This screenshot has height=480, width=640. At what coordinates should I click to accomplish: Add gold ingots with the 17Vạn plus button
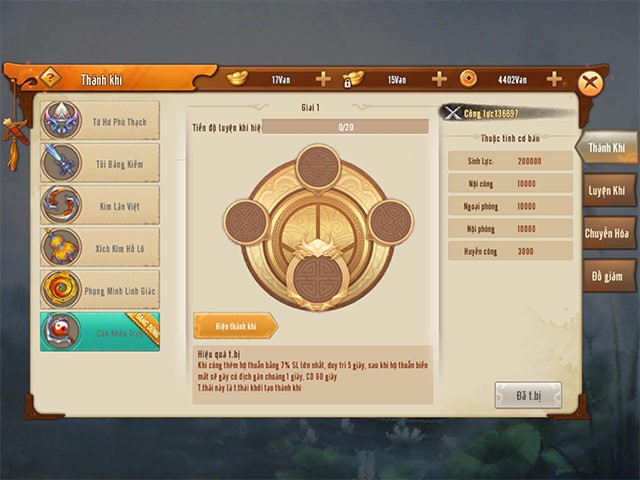click(x=323, y=79)
